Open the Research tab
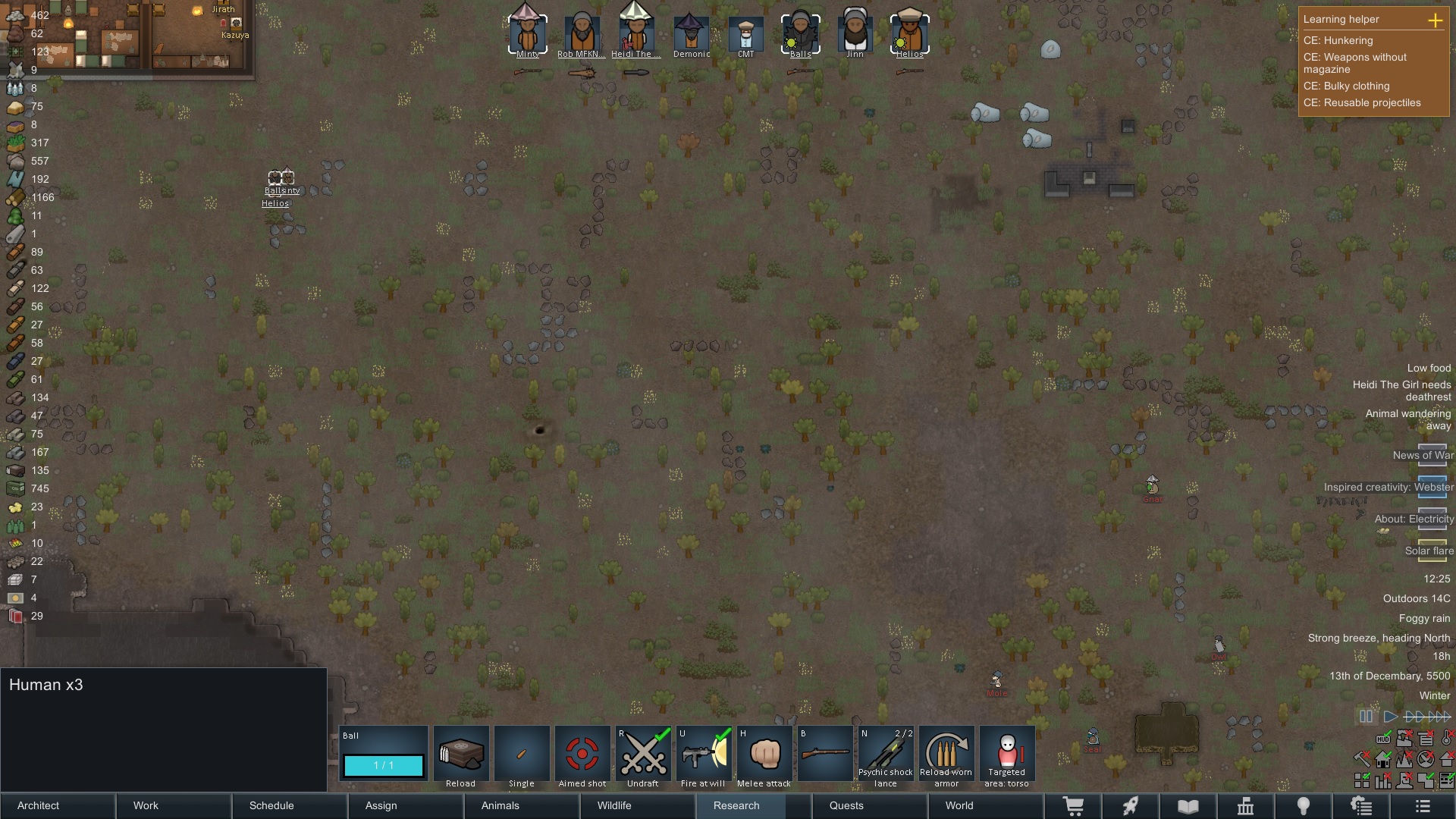 751,805
